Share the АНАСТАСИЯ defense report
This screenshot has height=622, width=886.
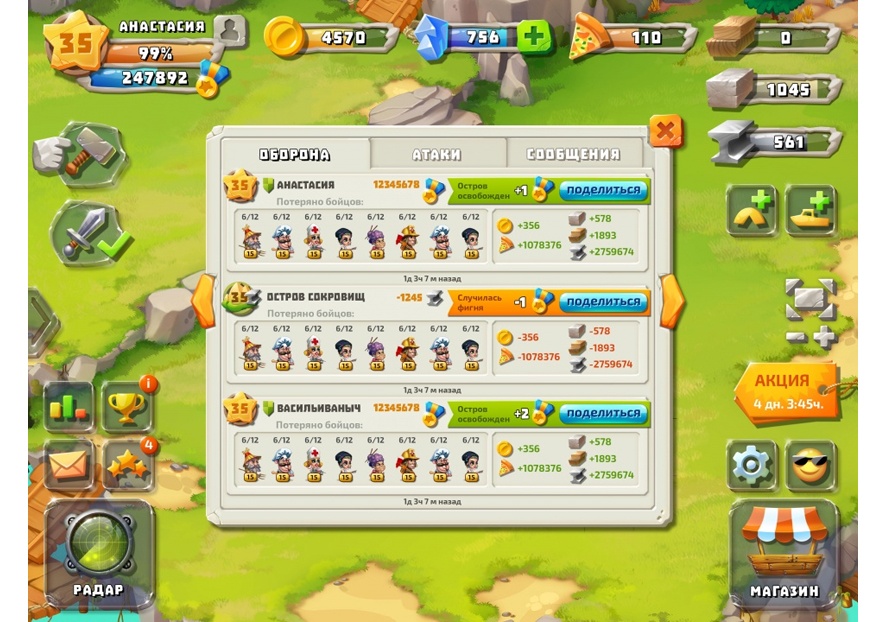602,190
